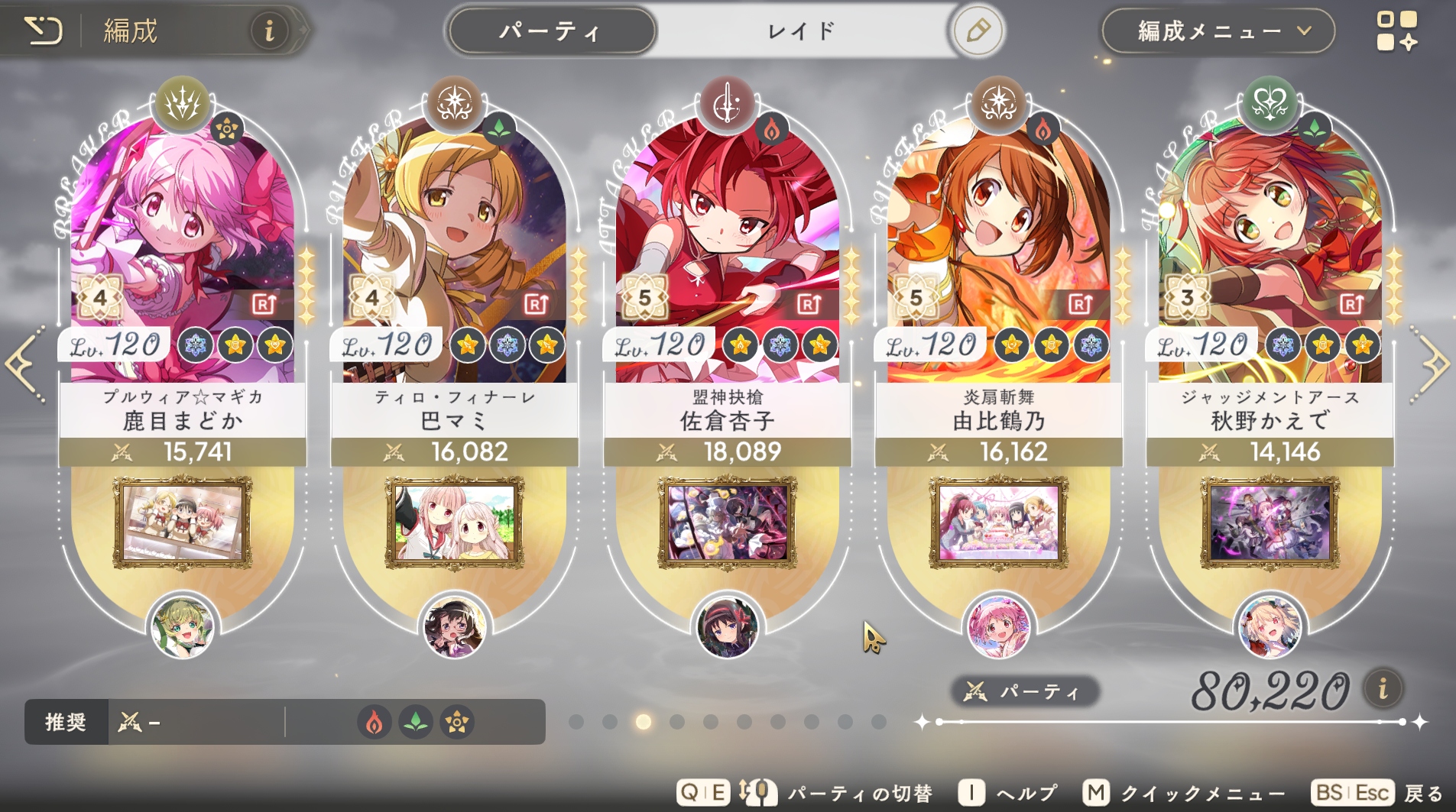The height and width of the screenshot is (812, 1456).
Task: Open the framed portrait under 佐倉杏子
Action: tap(727, 523)
